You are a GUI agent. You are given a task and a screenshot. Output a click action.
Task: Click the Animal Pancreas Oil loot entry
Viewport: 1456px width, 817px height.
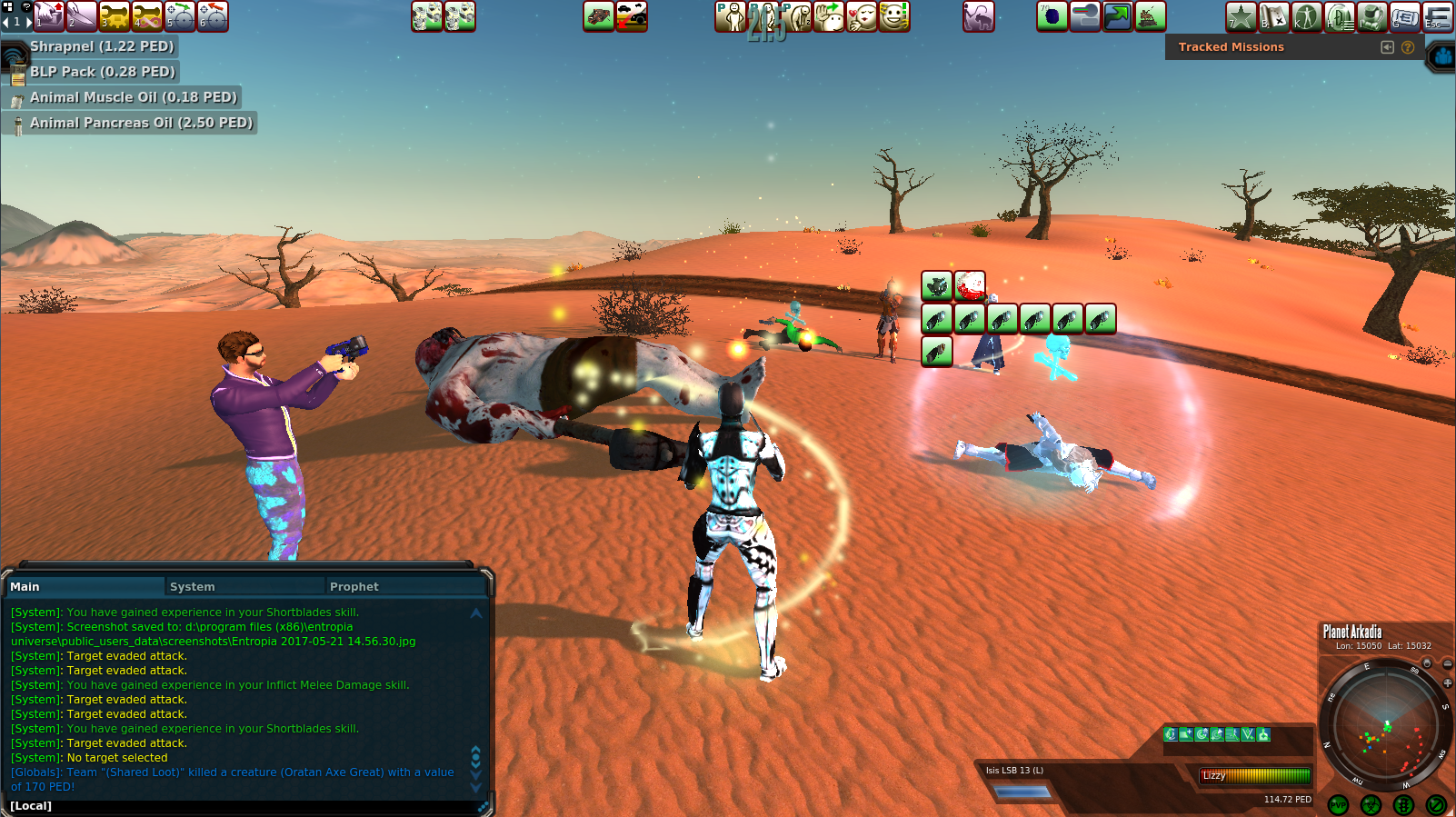(x=141, y=123)
